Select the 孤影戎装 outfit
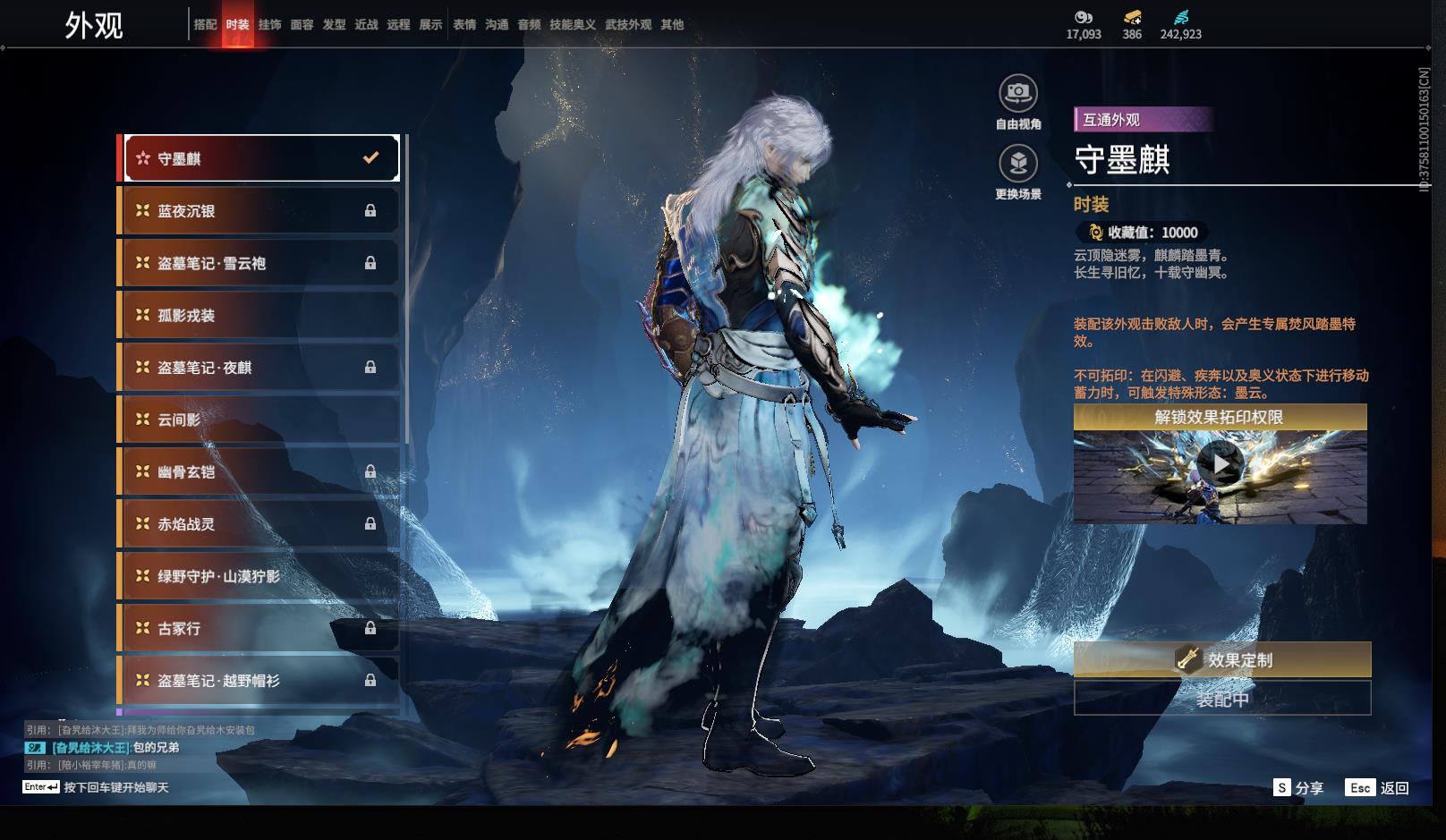Image resolution: width=1446 pixels, height=840 pixels. tap(258, 315)
